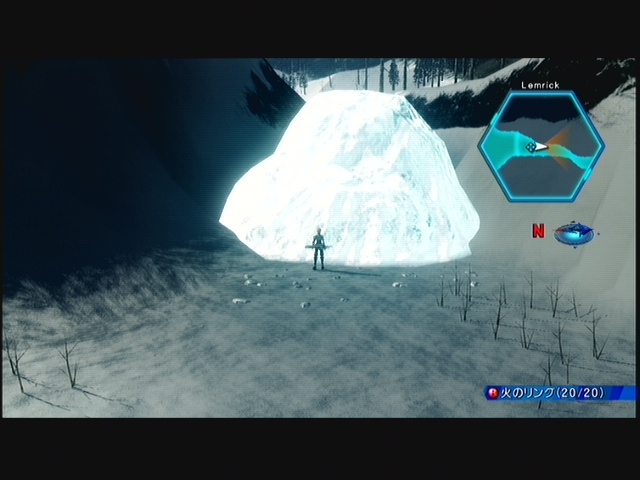Select the 火のリンク item bar
The image size is (640, 480).
pos(558,393)
